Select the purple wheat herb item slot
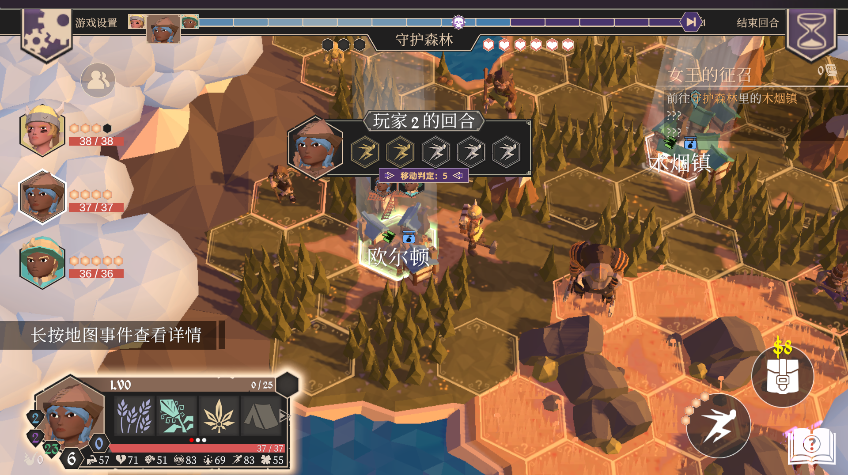This screenshot has width=848, height=475. 132,415
